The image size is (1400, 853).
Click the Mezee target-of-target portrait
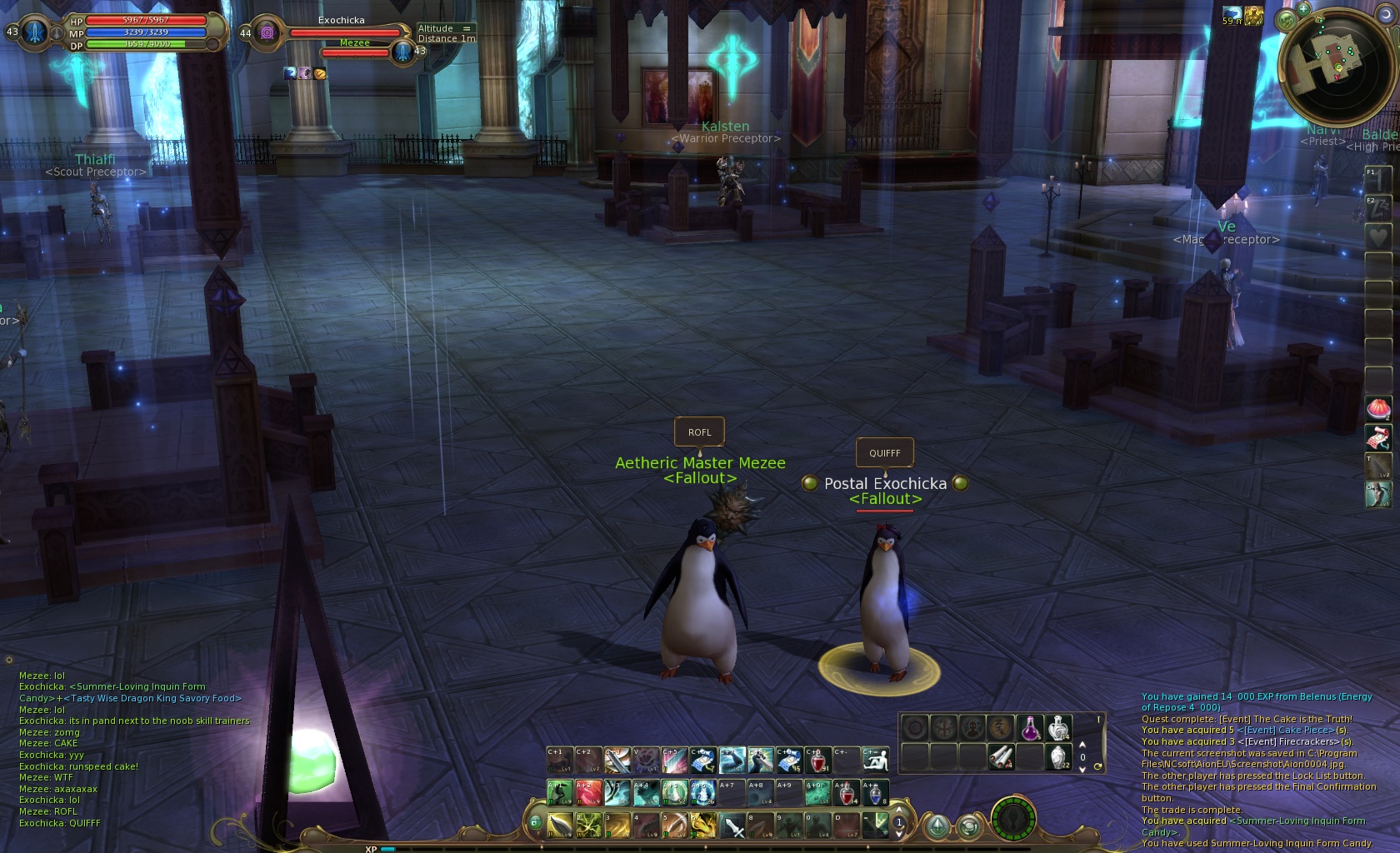coord(403,52)
